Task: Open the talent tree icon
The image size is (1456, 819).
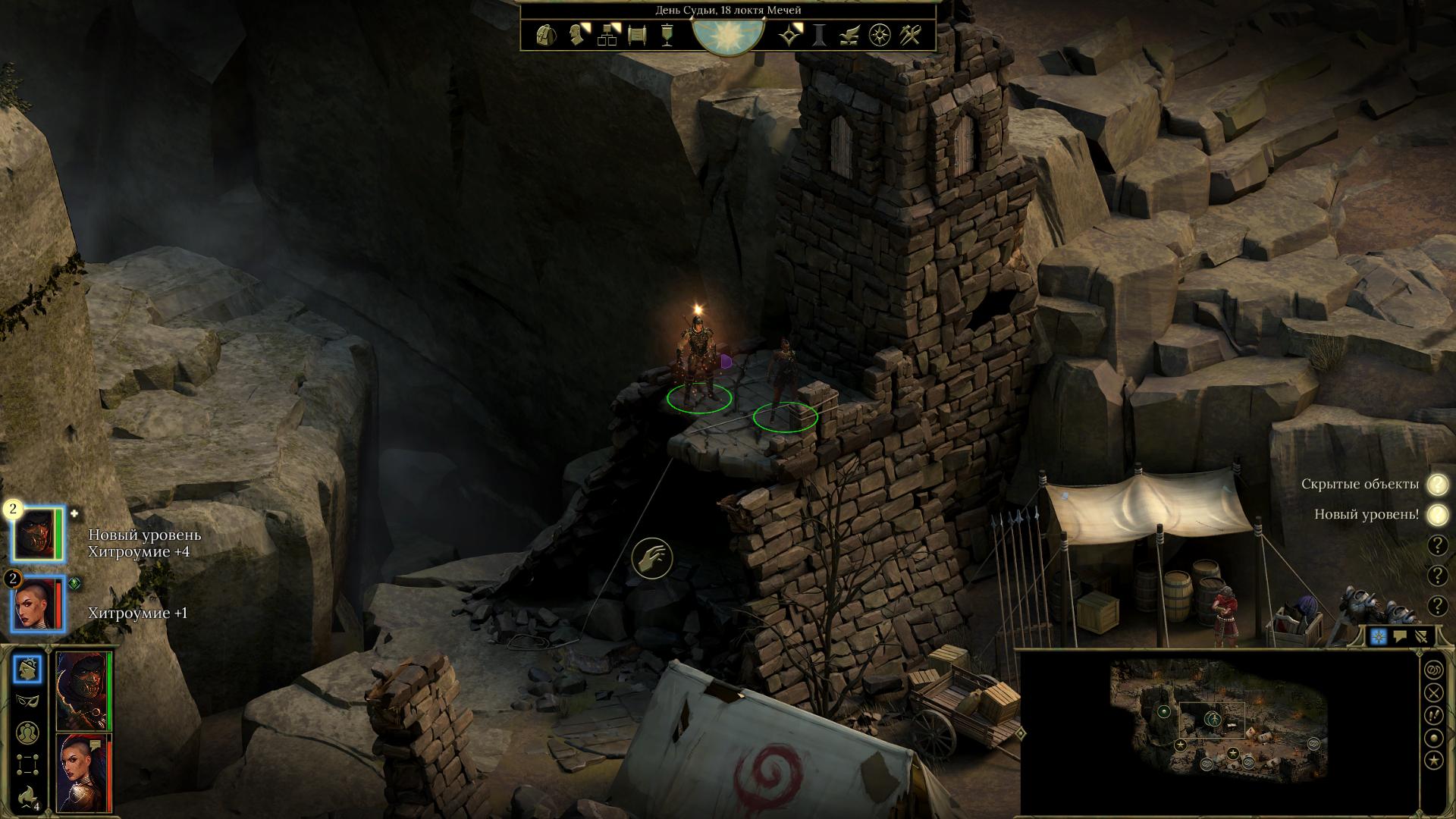Action: (608, 35)
